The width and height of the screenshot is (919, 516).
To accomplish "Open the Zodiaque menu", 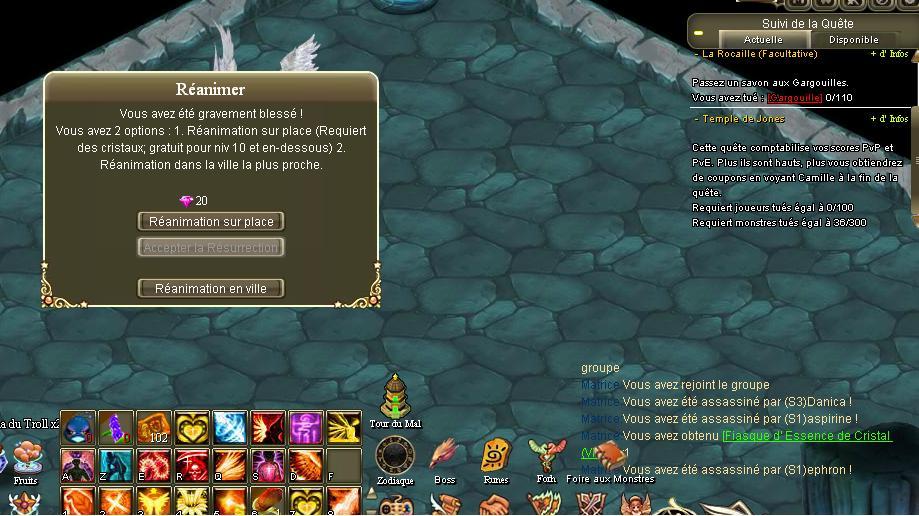I will [x=395, y=458].
